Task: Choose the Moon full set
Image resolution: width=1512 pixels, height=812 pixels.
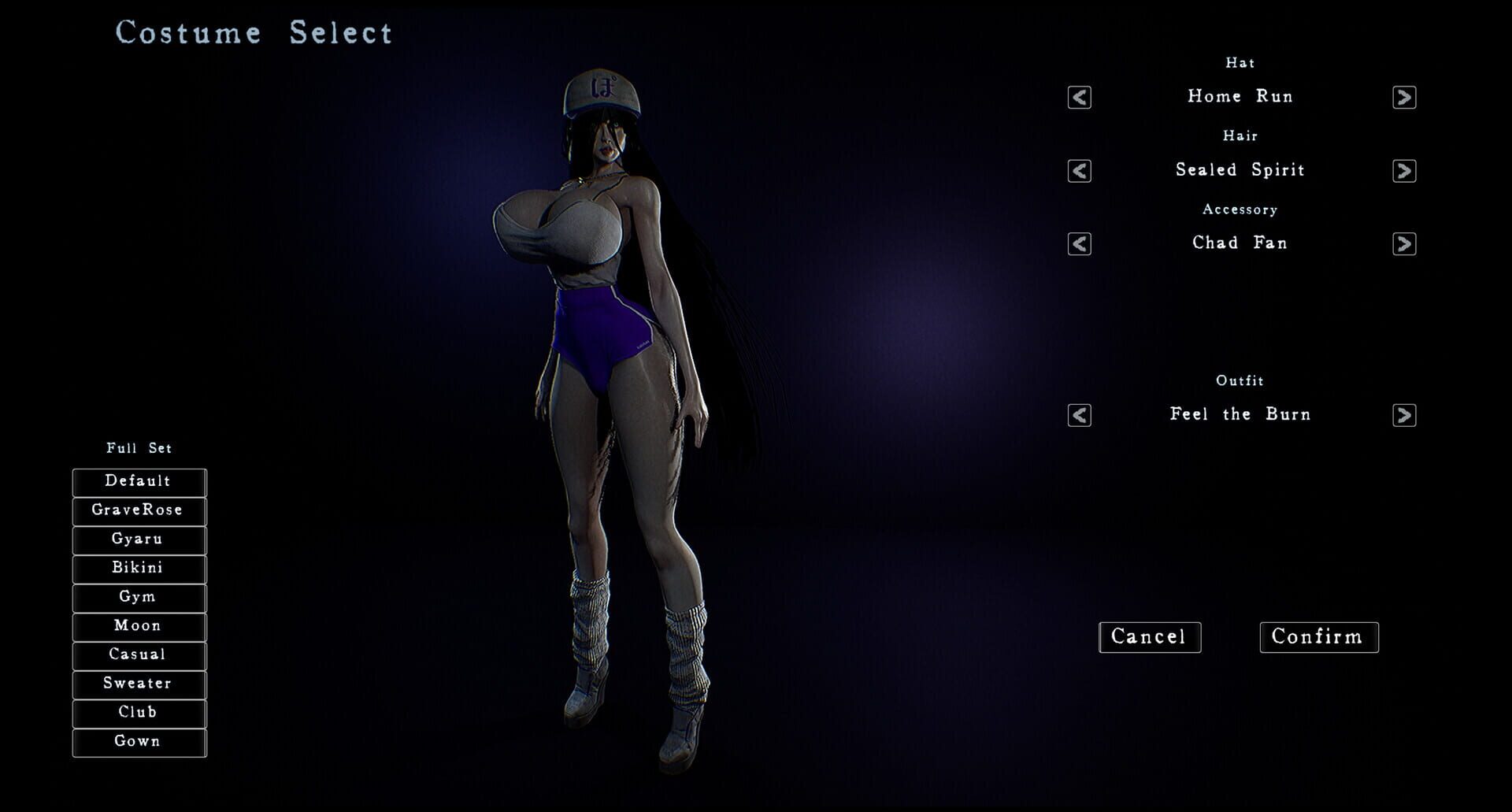Action: tap(139, 626)
